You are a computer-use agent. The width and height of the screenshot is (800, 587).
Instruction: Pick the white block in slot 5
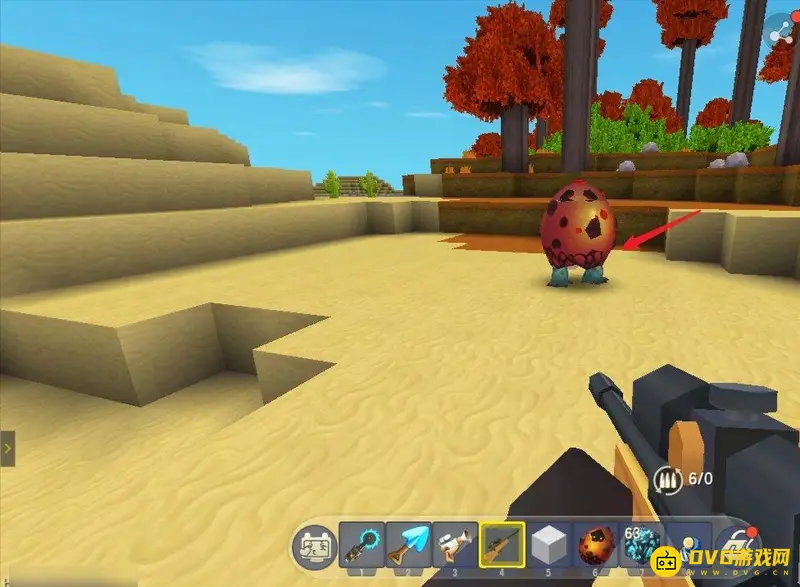pos(549,547)
